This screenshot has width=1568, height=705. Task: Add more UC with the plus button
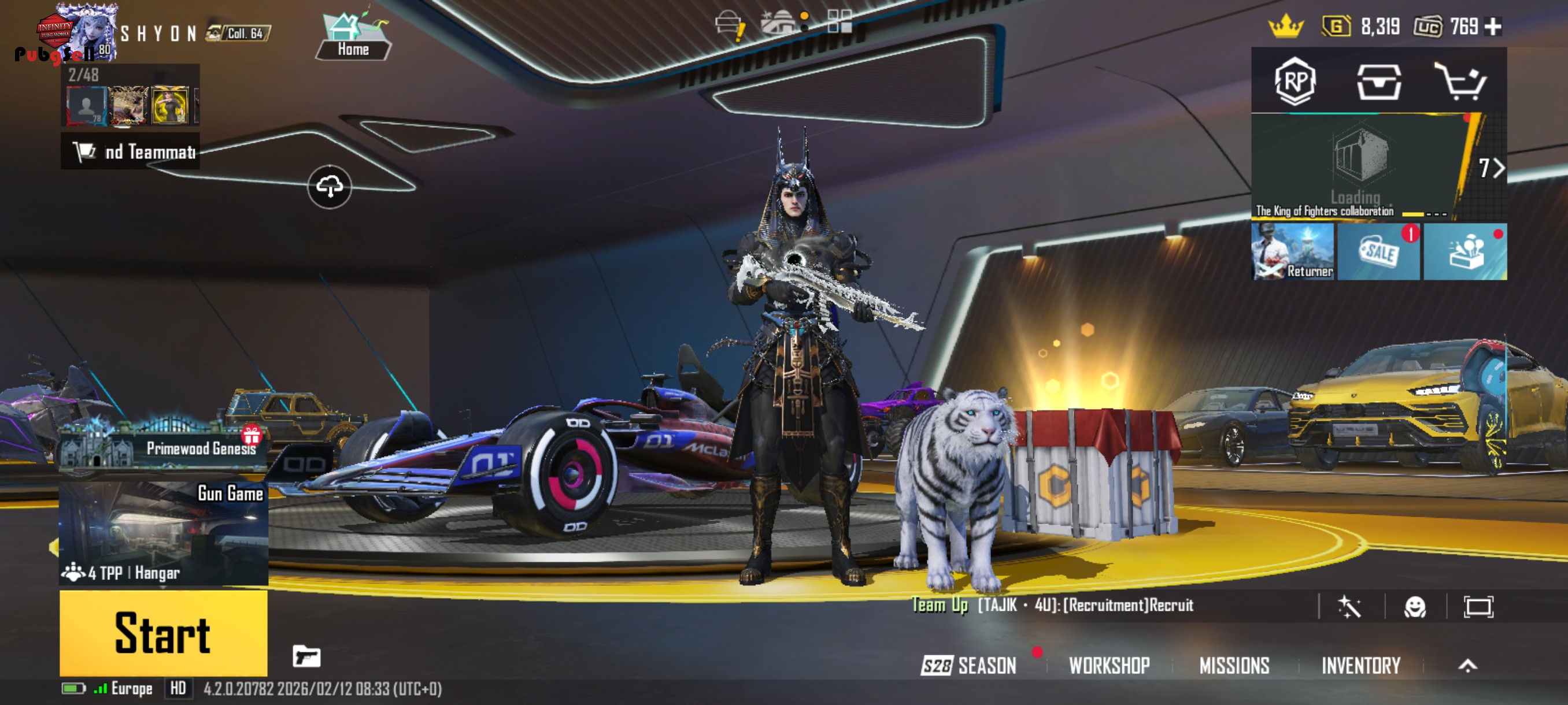1493,26
